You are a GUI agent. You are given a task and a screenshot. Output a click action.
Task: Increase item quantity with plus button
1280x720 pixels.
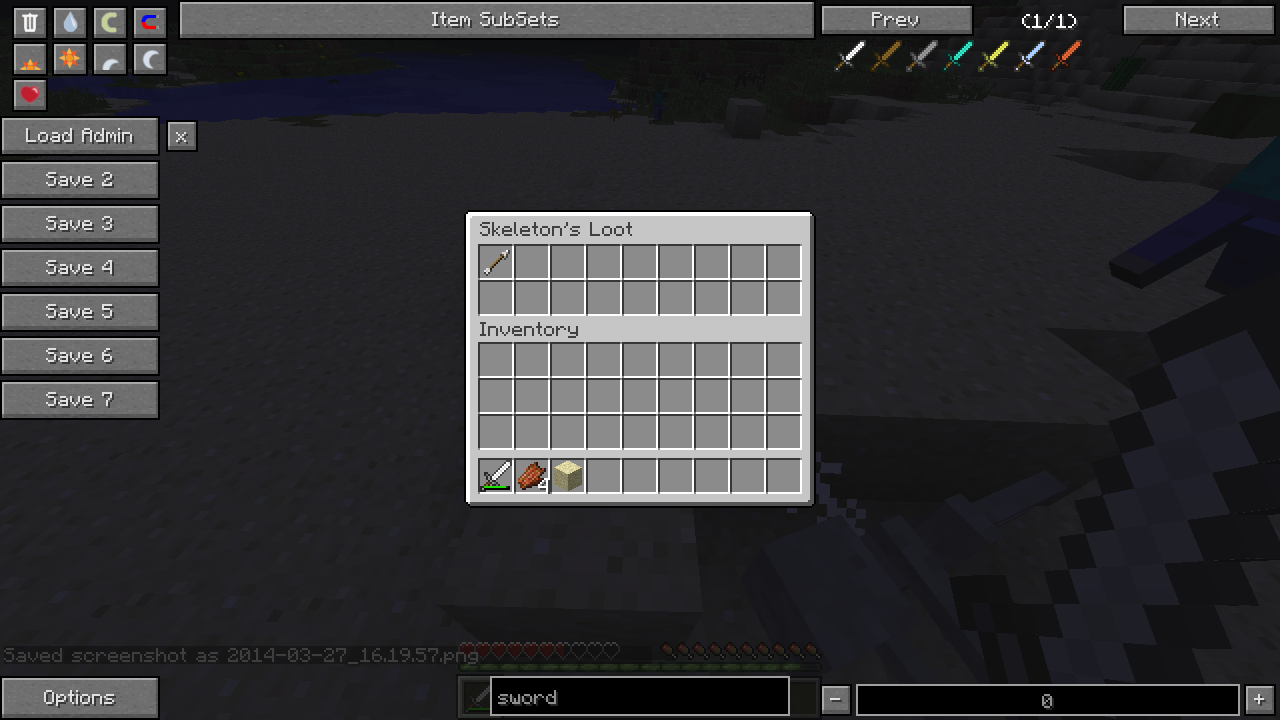tap(1259, 699)
